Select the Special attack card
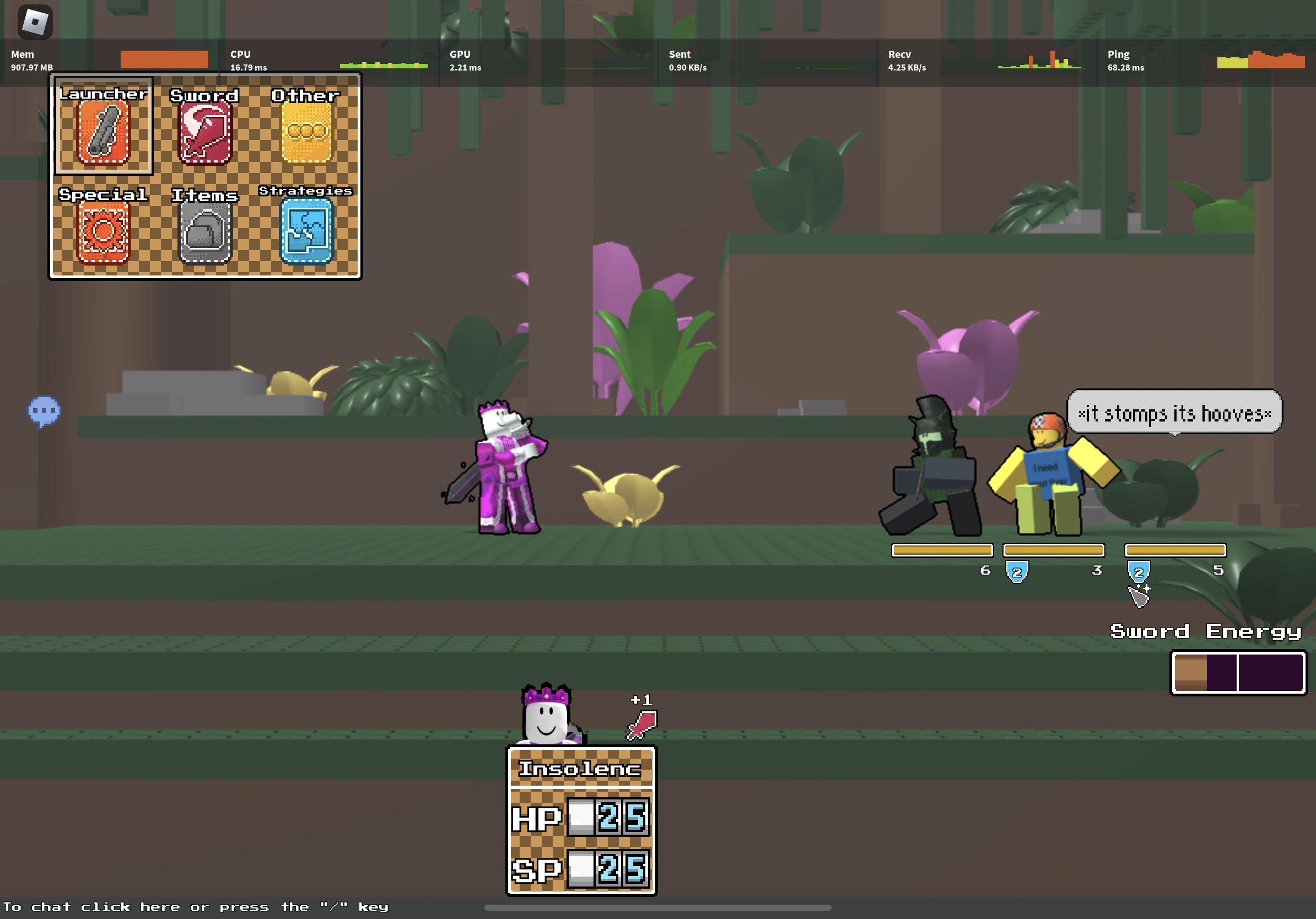The height and width of the screenshot is (919, 1316). (105, 234)
